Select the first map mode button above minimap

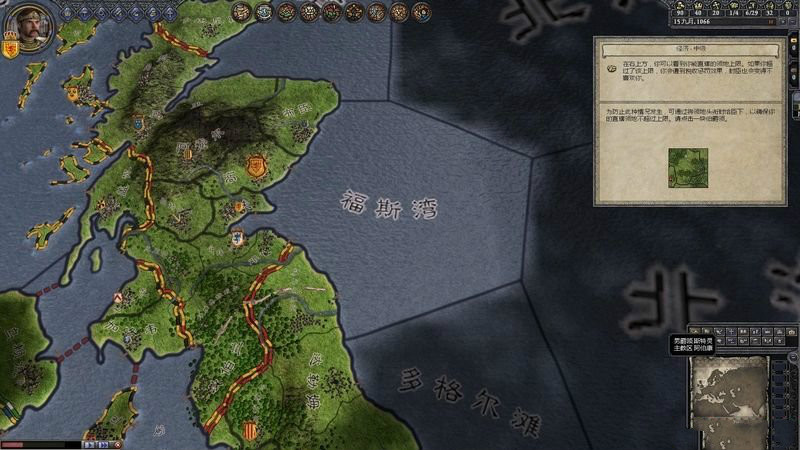pyautogui.click(x=694, y=331)
